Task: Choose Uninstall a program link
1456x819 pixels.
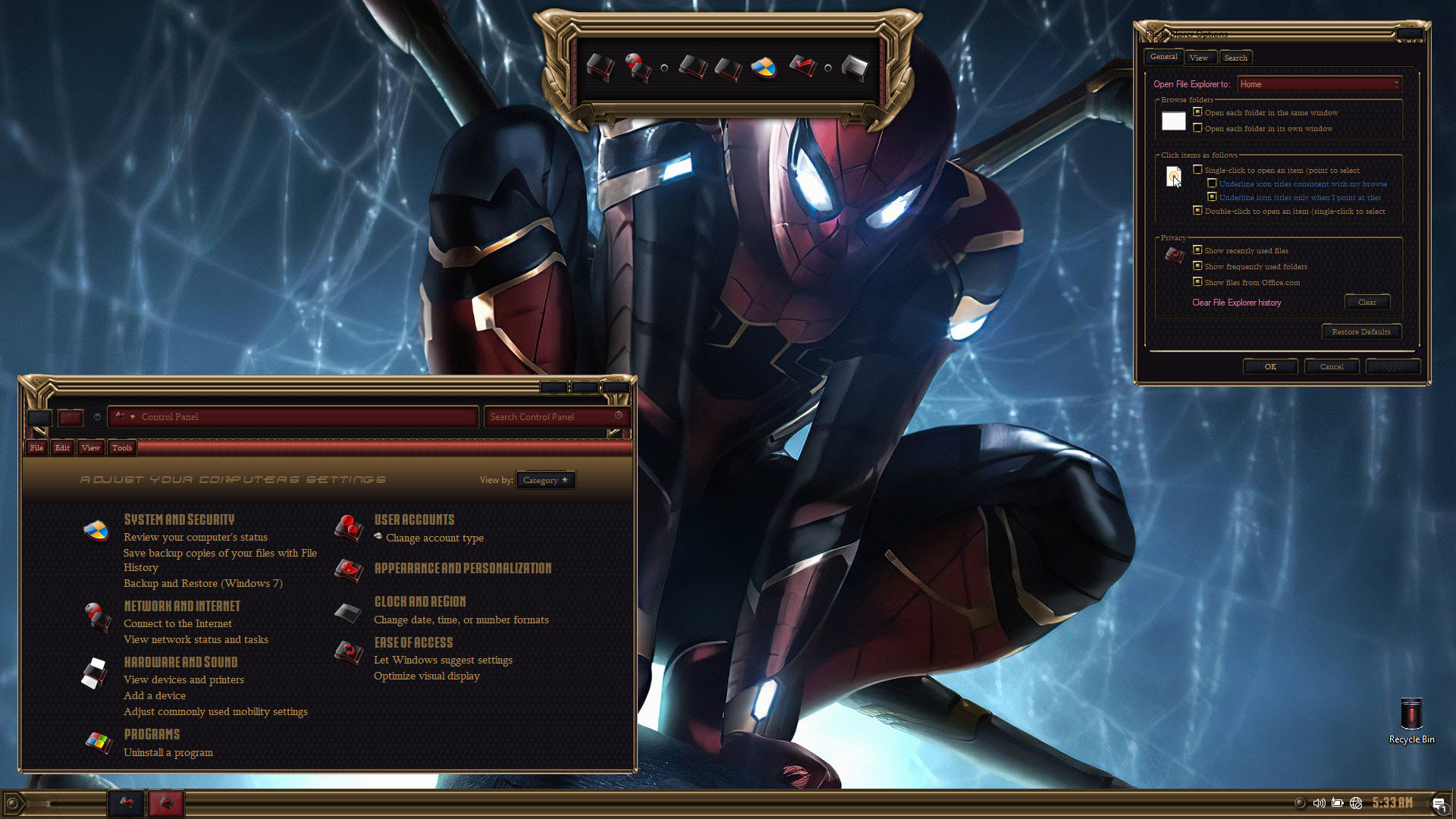Action: pos(168,752)
